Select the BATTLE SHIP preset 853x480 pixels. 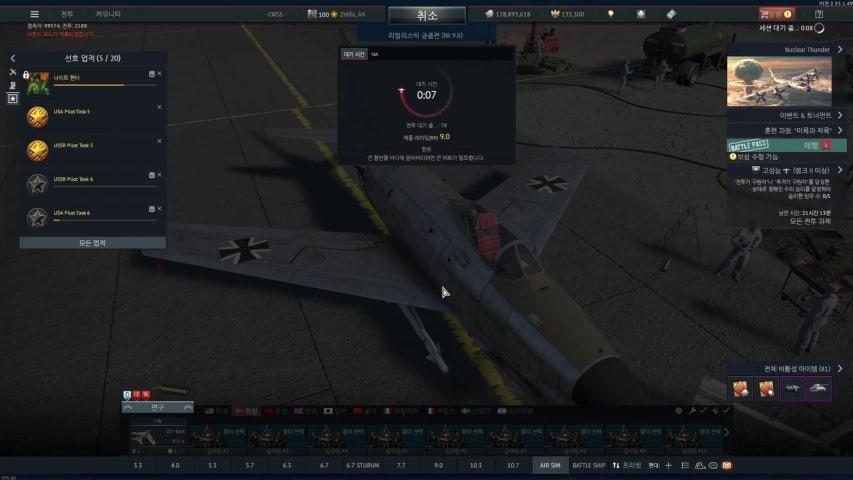point(589,465)
